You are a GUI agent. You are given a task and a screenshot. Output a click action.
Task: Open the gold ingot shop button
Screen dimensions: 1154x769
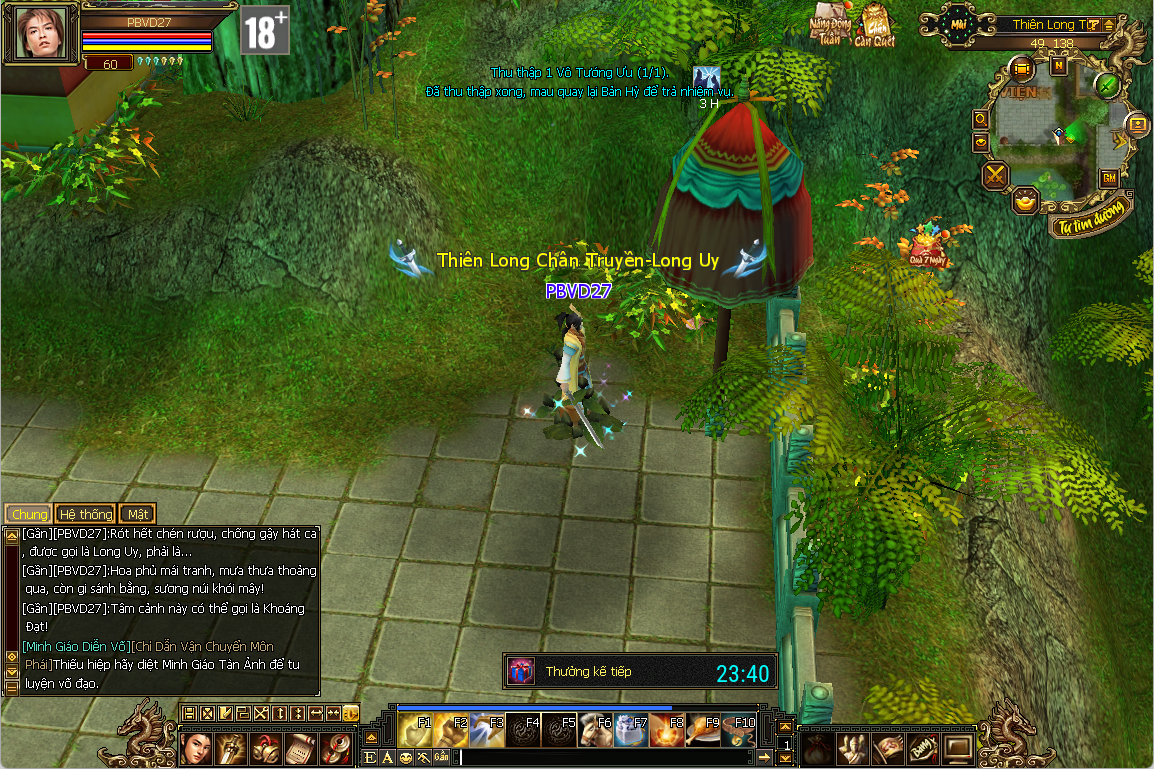1026,200
